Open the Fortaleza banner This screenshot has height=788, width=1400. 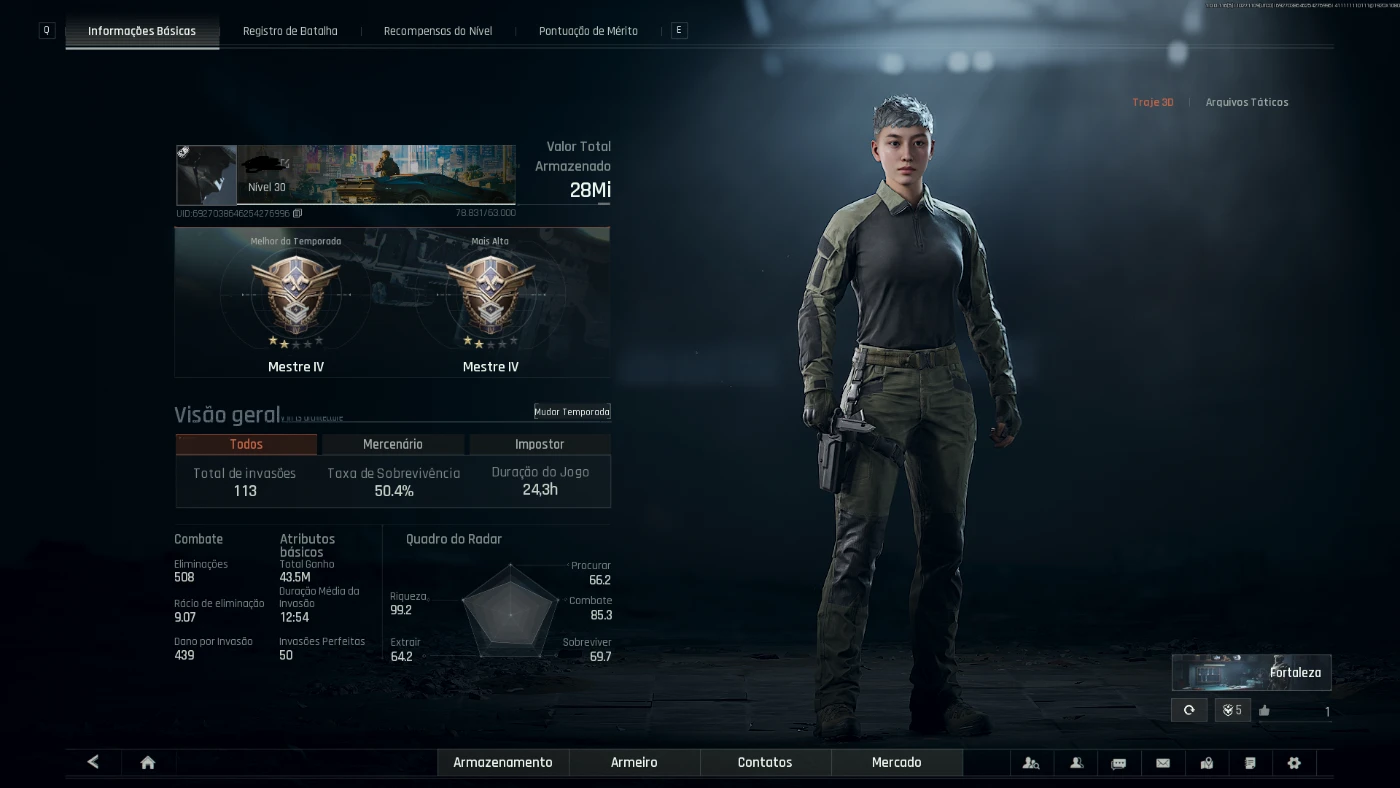click(x=1251, y=673)
